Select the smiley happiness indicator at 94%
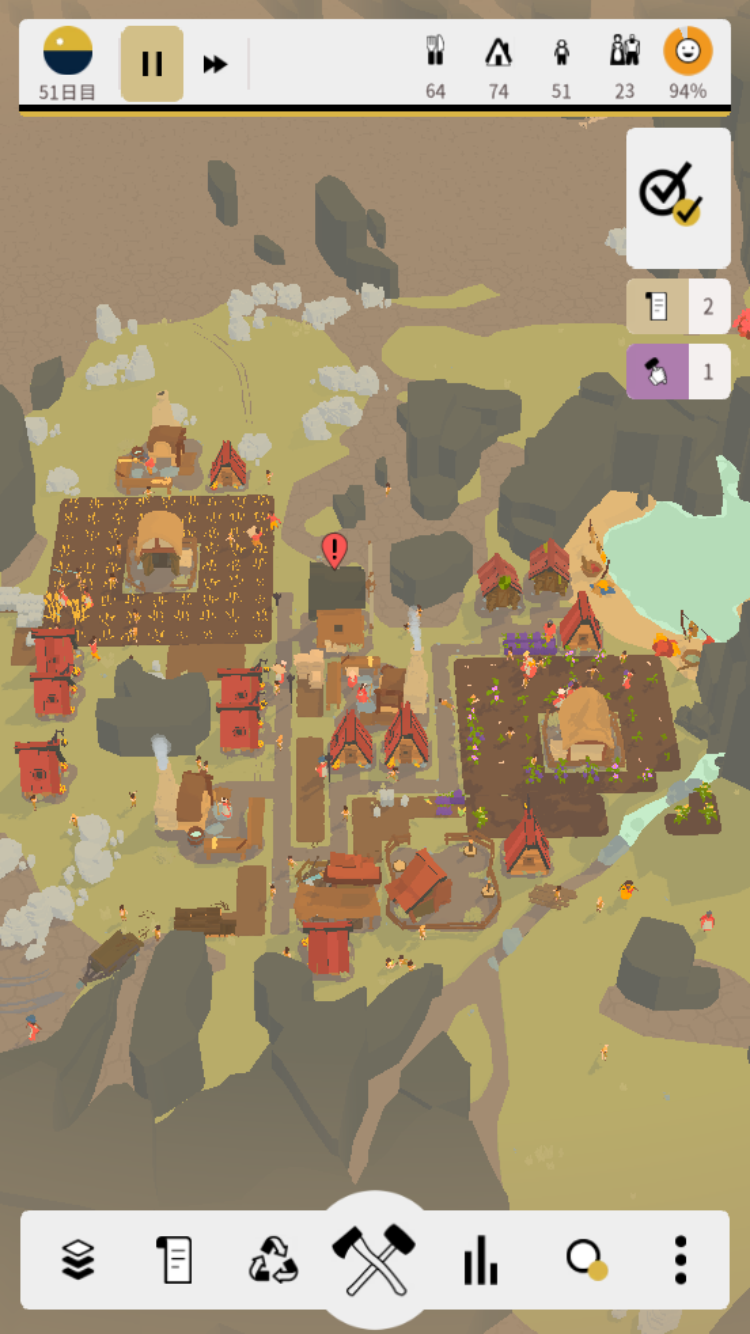This screenshot has width=750, height=1334. coord(687,53)
